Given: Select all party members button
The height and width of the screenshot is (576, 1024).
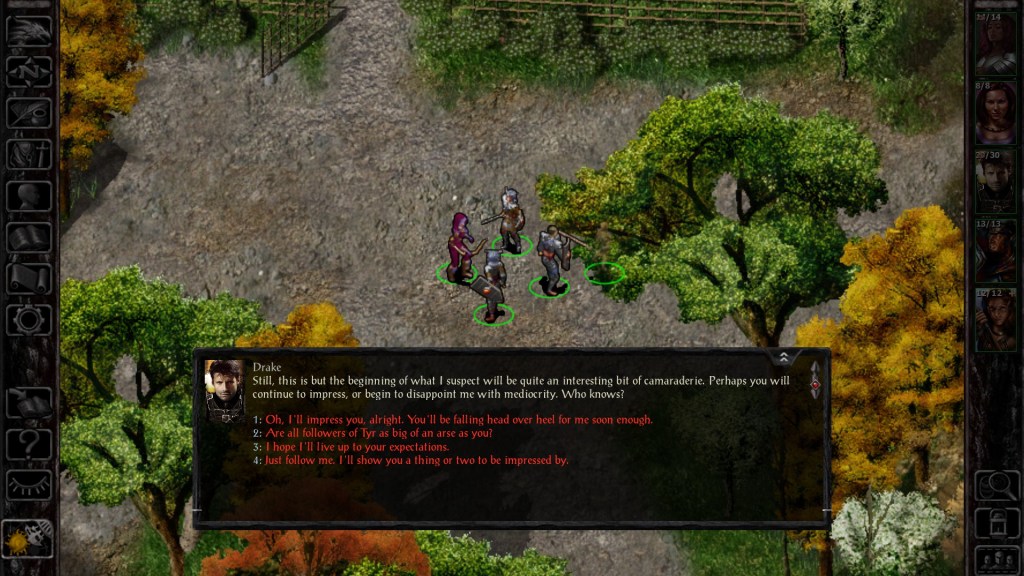Looking at the screenshot, I should (996, 558).
